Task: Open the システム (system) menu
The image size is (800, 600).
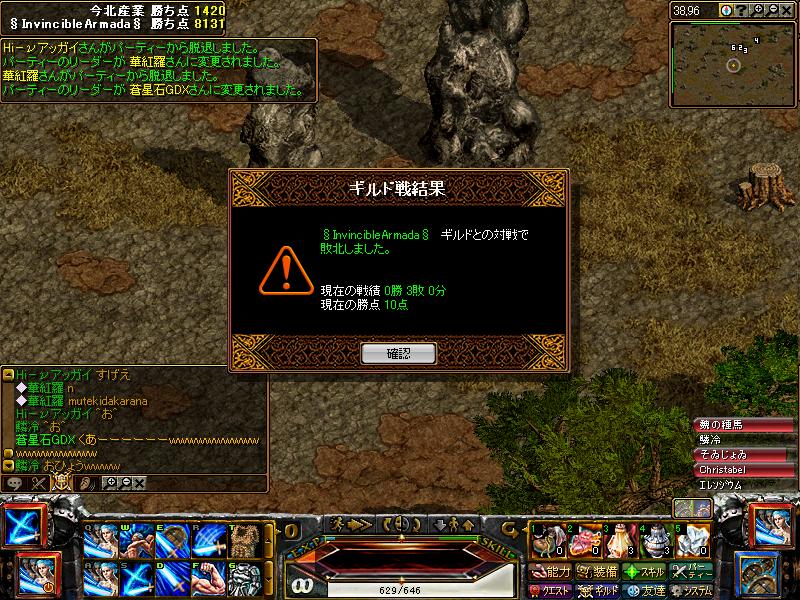Action: pos(691,590)
